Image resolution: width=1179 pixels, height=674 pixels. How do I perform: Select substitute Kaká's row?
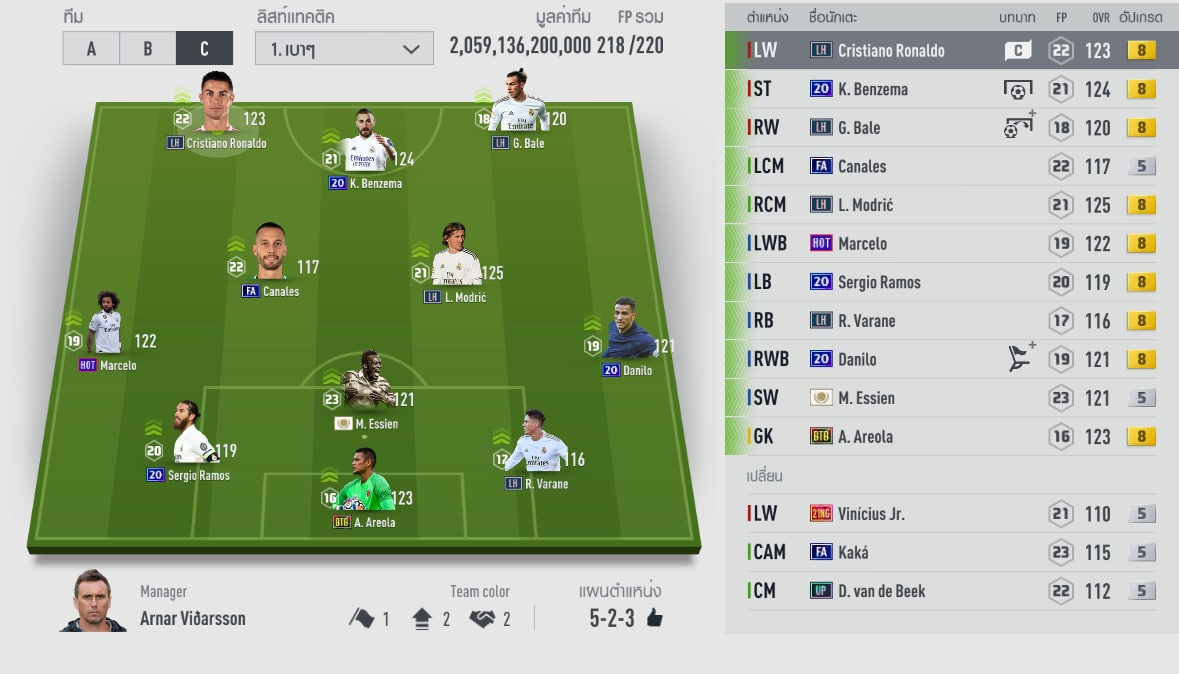point(951,552)
